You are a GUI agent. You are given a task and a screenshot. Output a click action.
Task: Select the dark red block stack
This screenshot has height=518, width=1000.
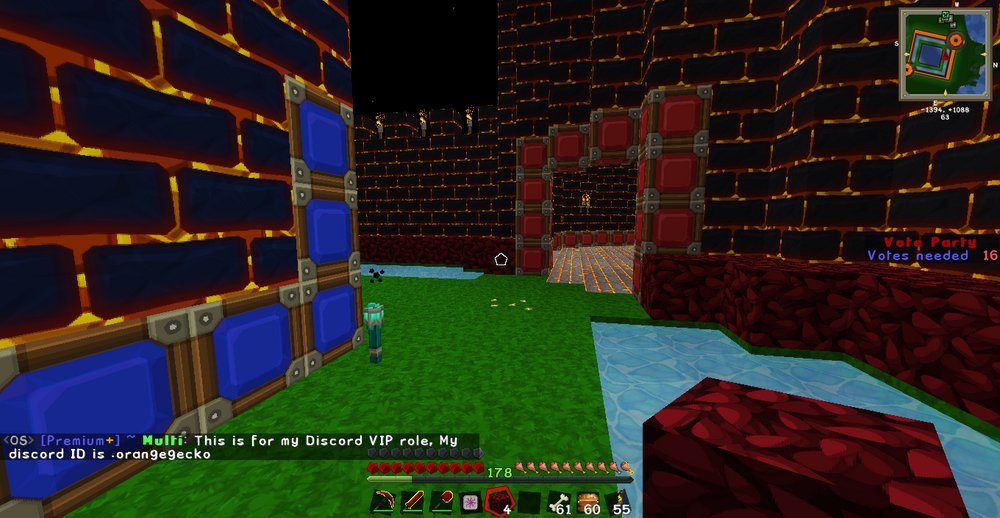click(499, 502)
